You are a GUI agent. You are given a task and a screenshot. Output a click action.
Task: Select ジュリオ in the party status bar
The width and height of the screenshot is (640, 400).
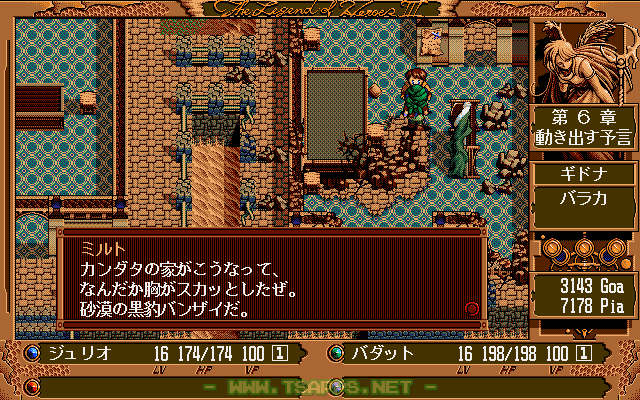pyautogui.click(x=76, y=353)
